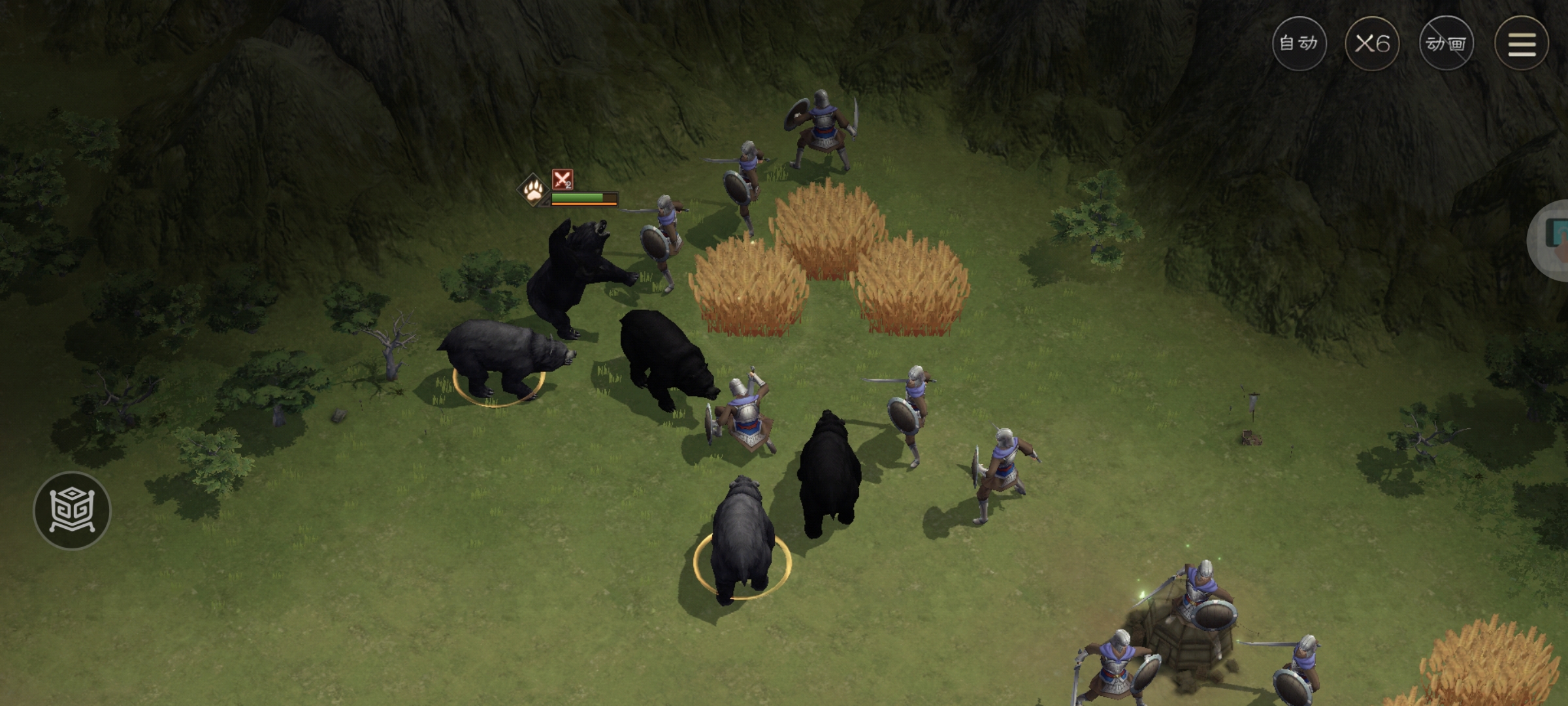Toggle the 动画 animation button
This screenshot has height=706, width=1568.
pyautogui.click(x=1446, y=44)
